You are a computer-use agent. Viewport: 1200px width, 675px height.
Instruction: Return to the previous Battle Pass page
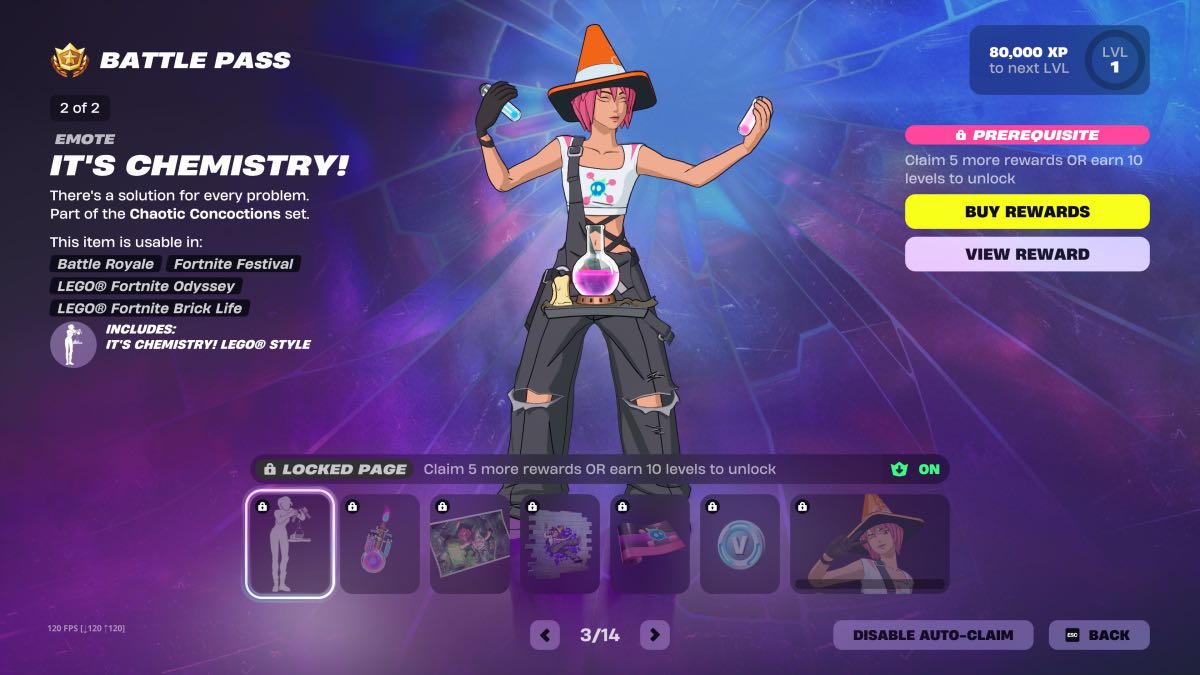[545, 634]
